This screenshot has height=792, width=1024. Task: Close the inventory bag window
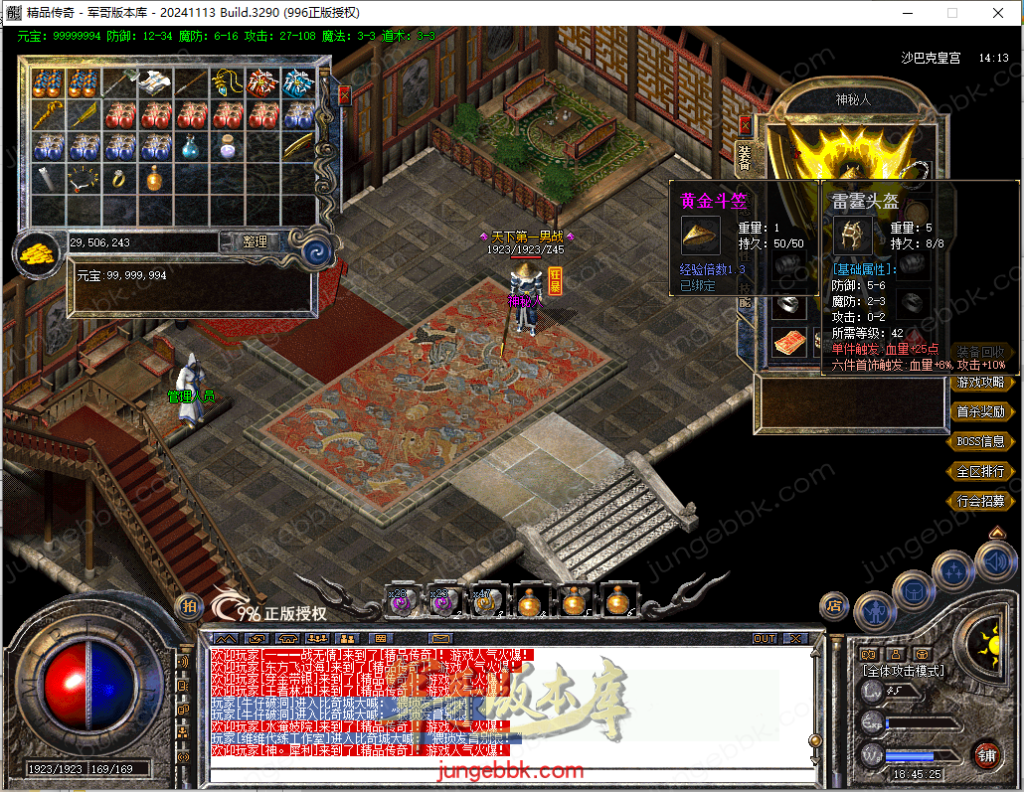(x=344, y=96)
